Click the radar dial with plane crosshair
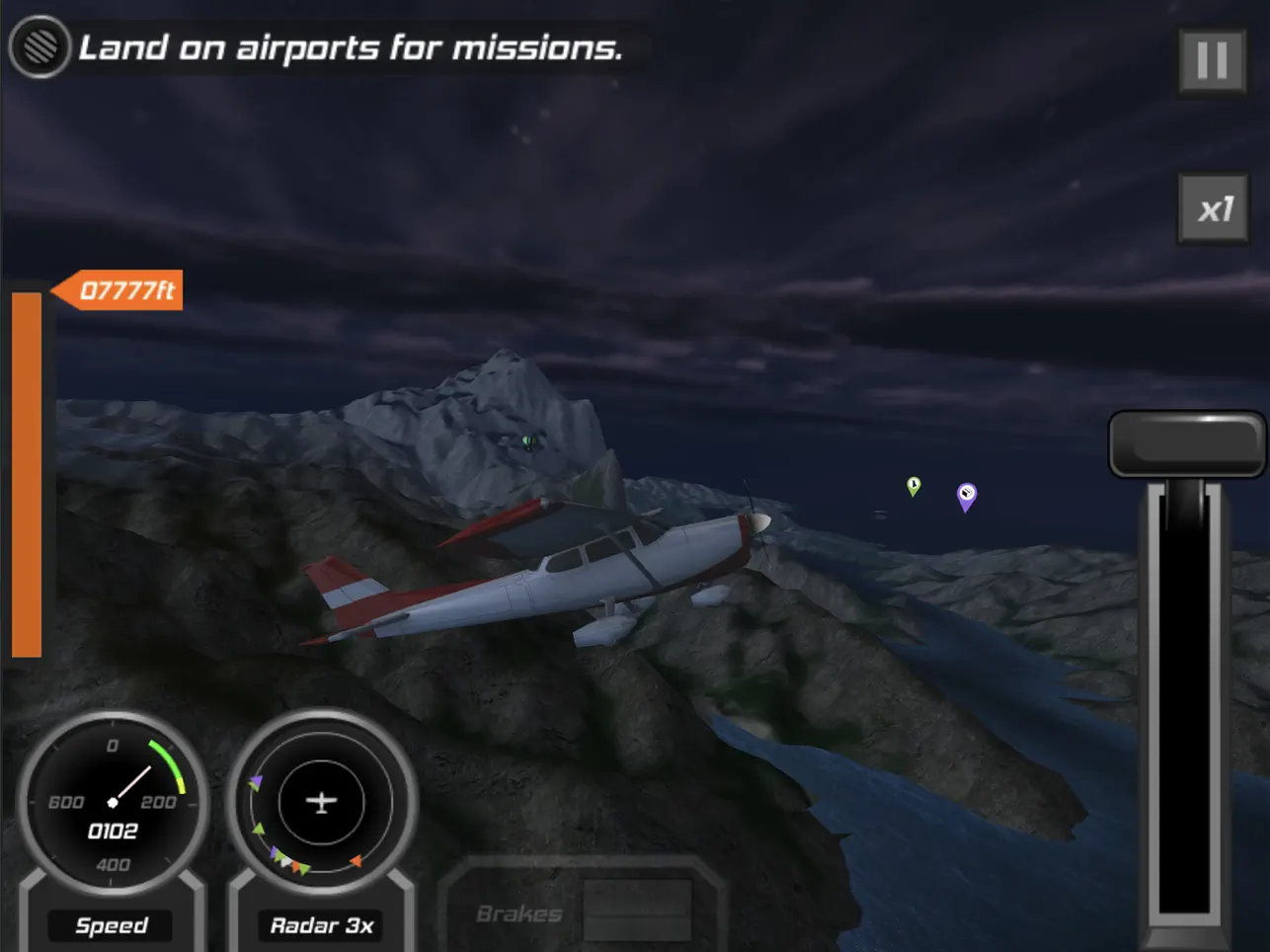This screenshot has width=1270, height=952. point(321,802)
